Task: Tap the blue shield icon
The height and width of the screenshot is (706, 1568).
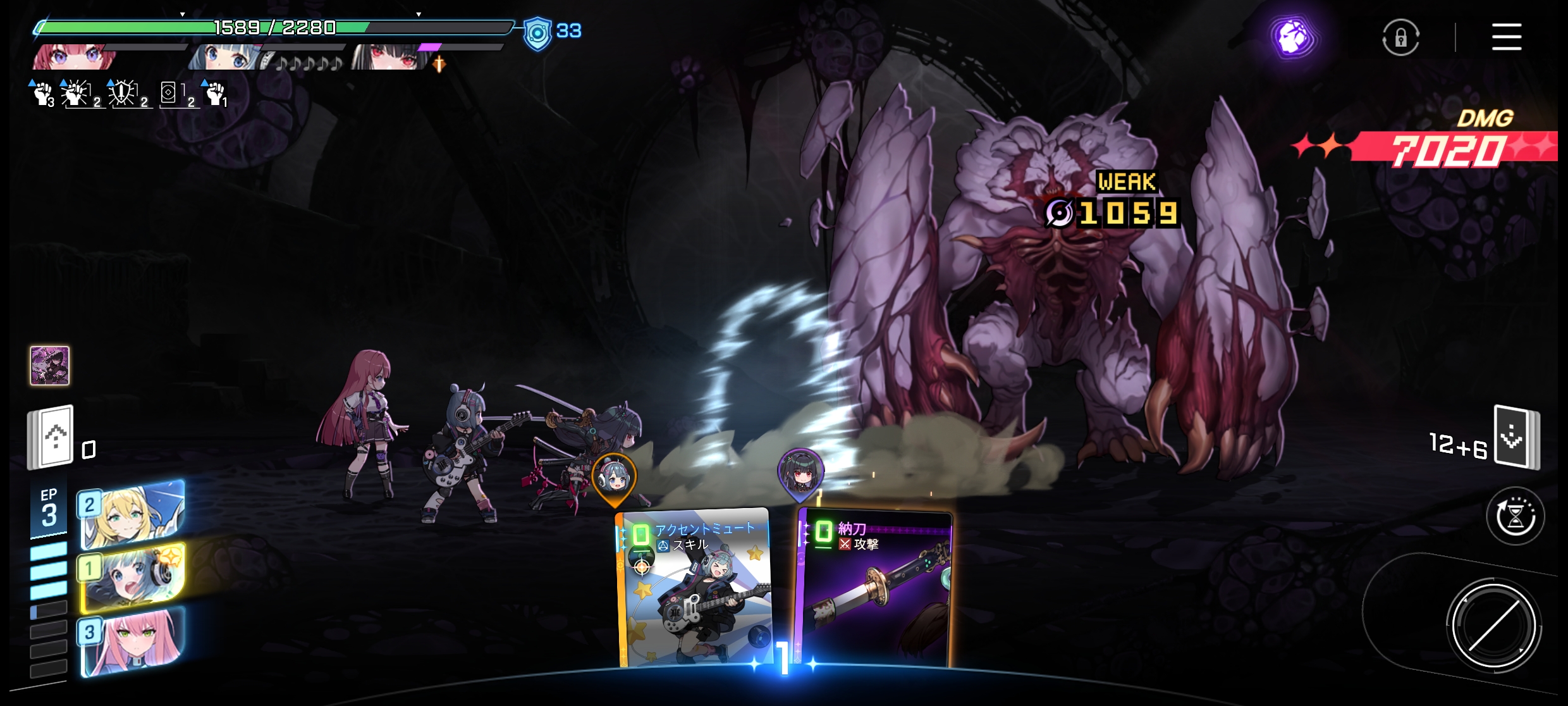Action: [537, 33]
